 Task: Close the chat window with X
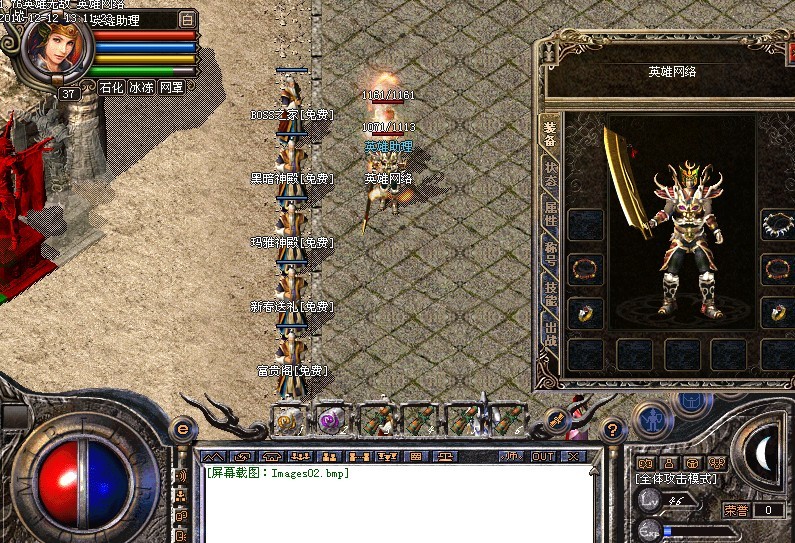572,456
